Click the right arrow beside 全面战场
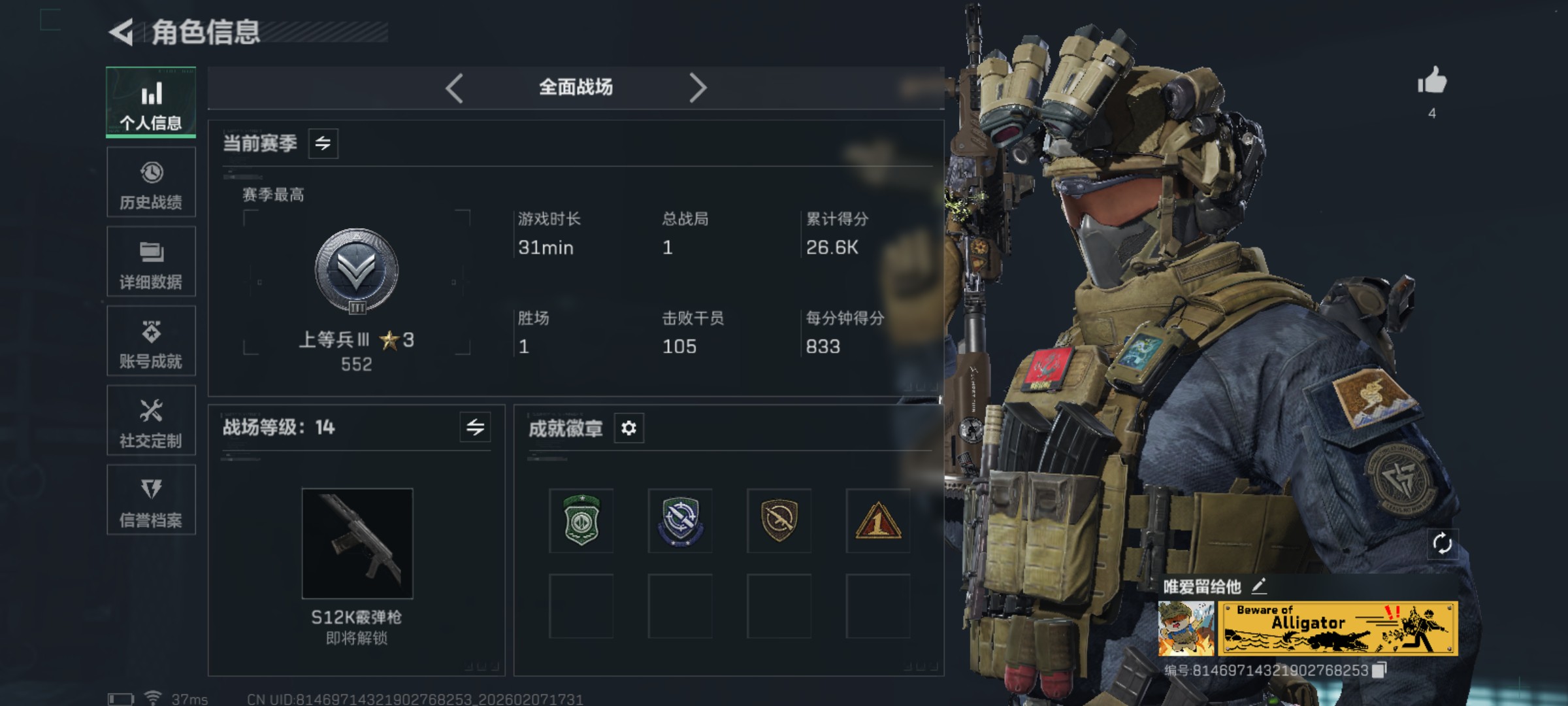Image resolution: width=1568 pixels, height=706 pixels. (x=698, y=88)
